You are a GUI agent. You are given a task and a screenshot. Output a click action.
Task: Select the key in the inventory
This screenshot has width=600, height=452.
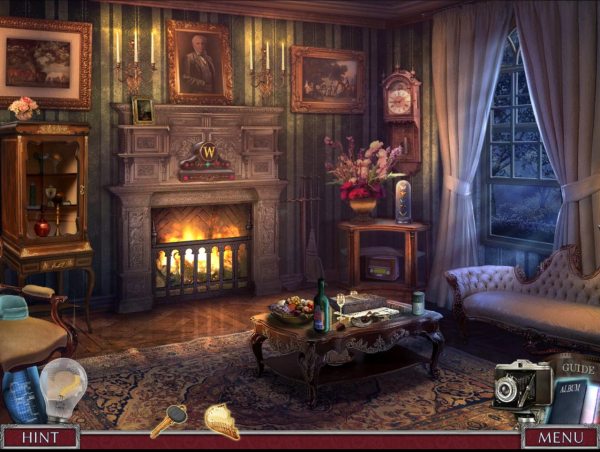tap(169, 419)
